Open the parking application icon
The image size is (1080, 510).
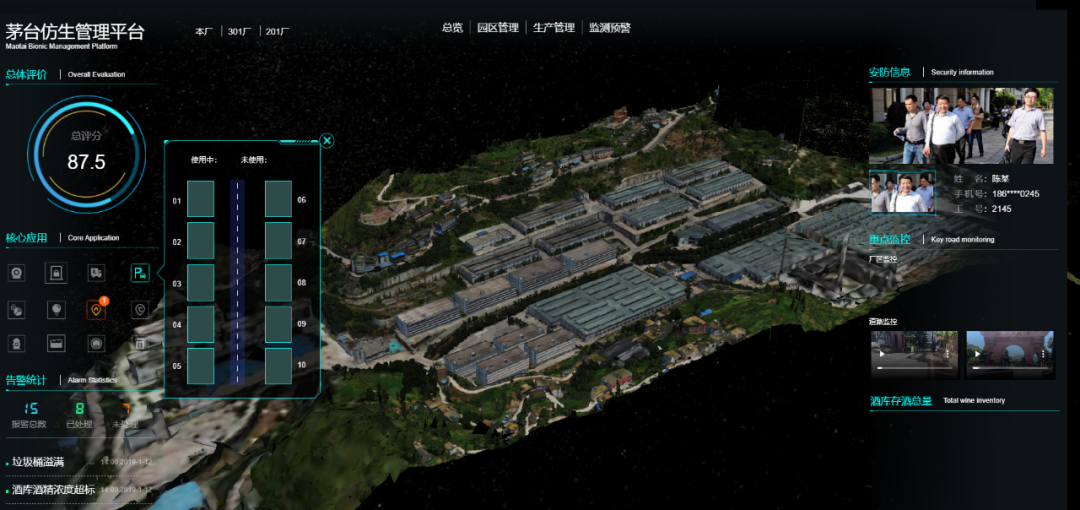[139, 273]
